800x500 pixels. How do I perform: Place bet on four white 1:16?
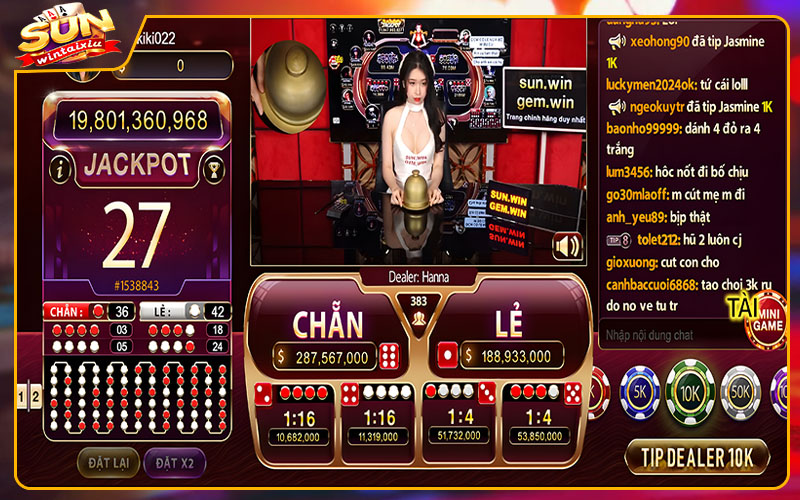pos(379,415)
